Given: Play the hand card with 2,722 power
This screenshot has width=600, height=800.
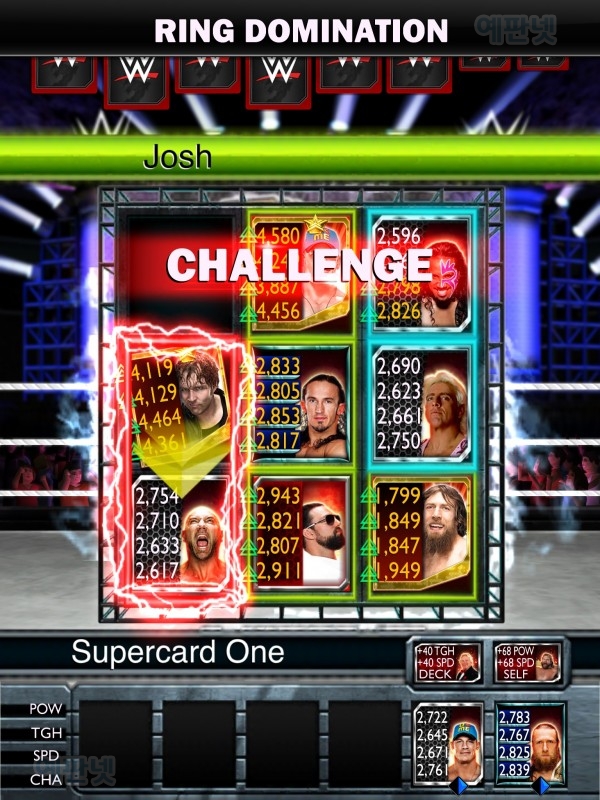Looking at the screenshot, I should coord(449,744).
